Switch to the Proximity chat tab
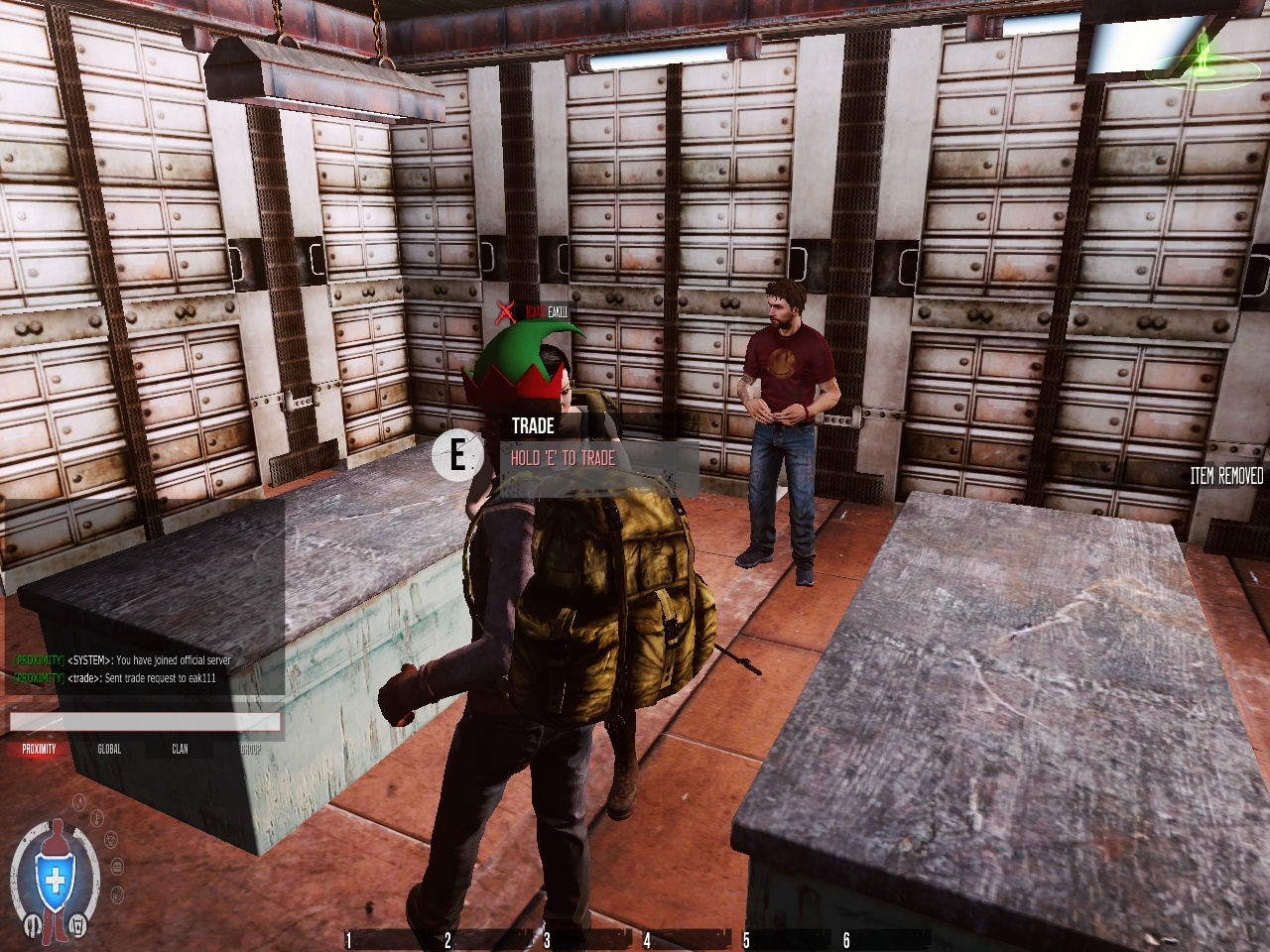The height and width of the screenshot is (952, 1270). (40, 749)
